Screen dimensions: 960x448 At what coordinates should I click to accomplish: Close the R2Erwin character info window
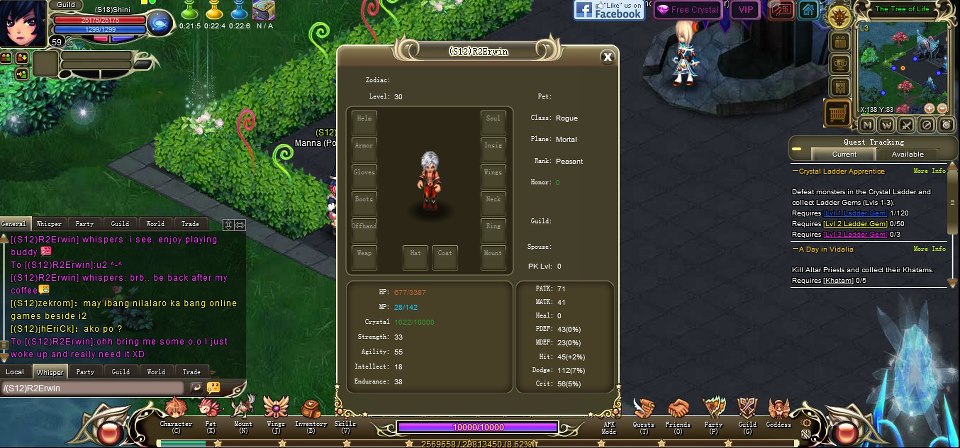point(606,57)
